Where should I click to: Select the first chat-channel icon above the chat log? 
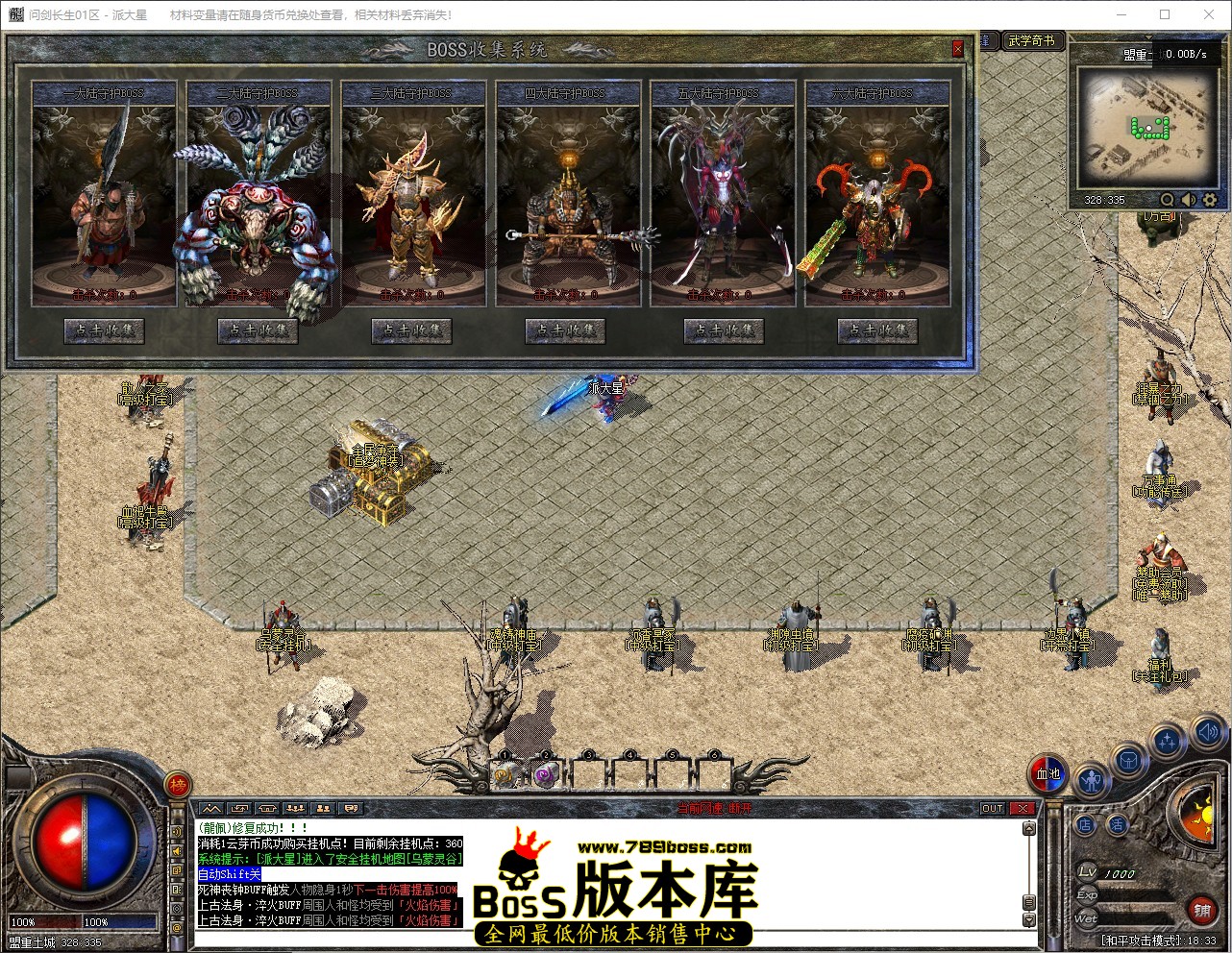pyautogui.click(x=210, y=808)
